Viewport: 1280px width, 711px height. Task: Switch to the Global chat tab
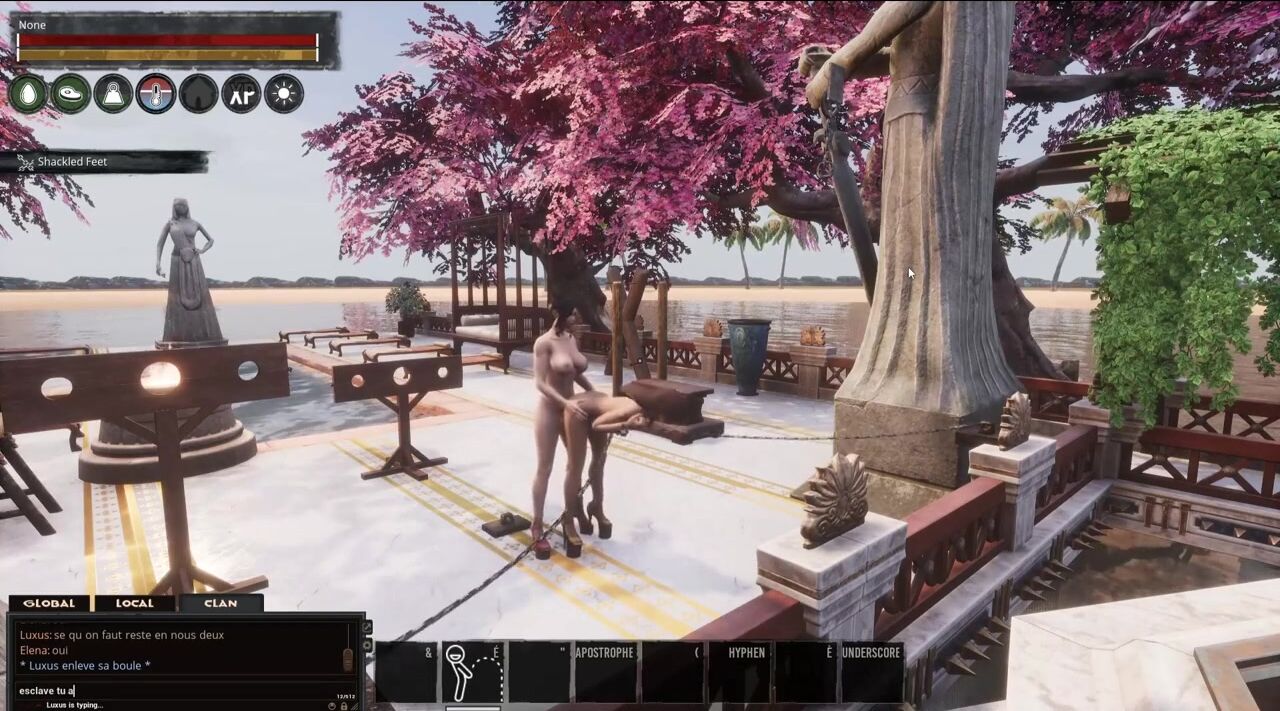(x=49, y=603)
